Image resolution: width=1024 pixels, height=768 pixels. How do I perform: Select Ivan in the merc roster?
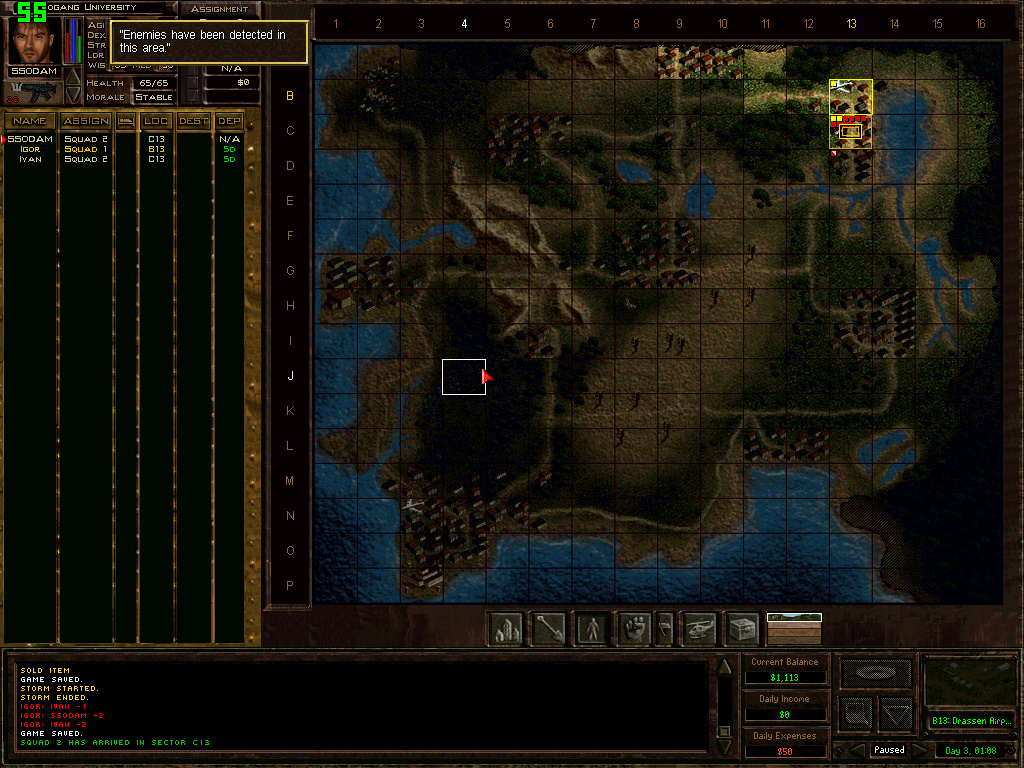click(29, 159)
